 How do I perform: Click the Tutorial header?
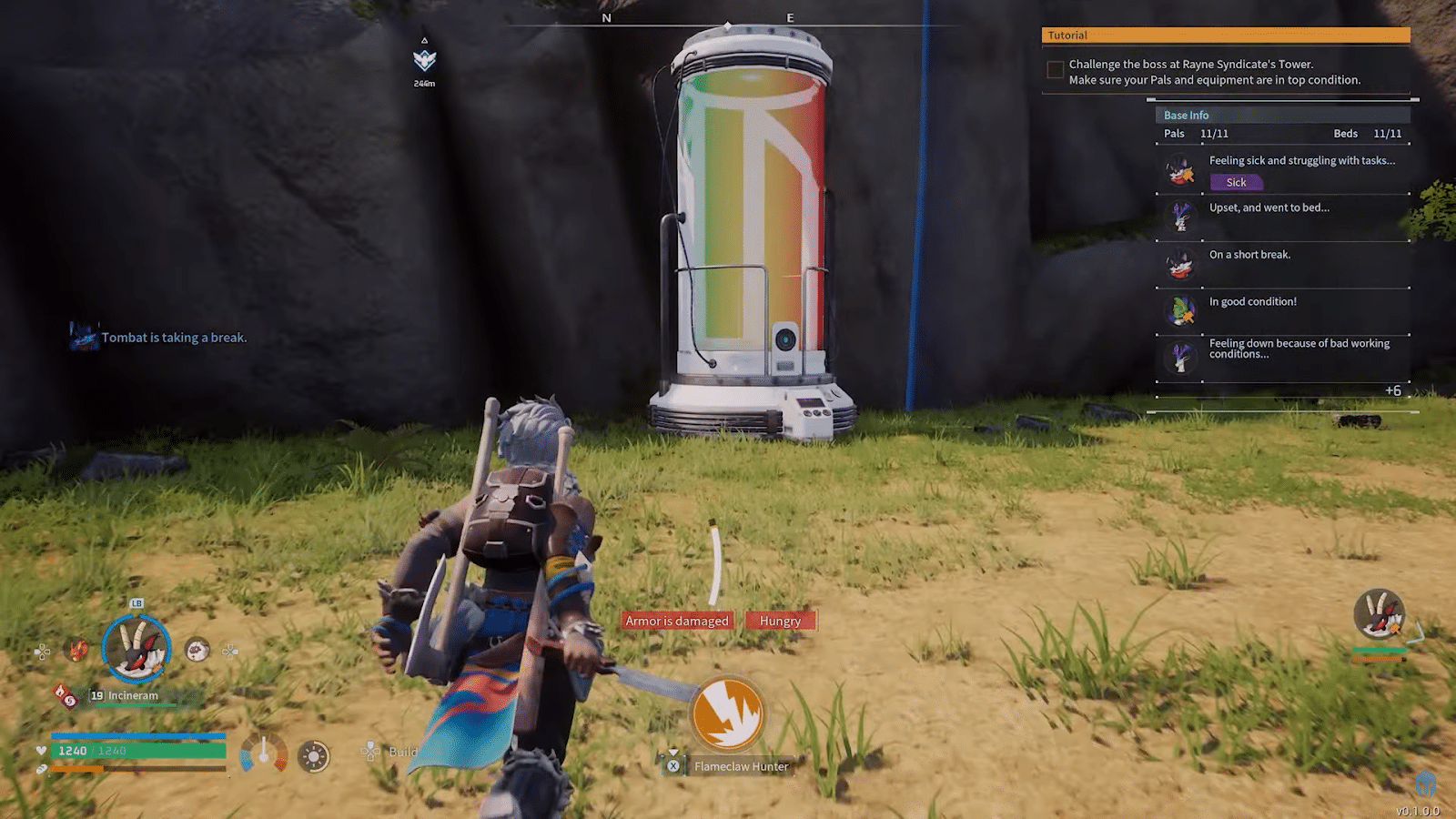click(1069, 35)
